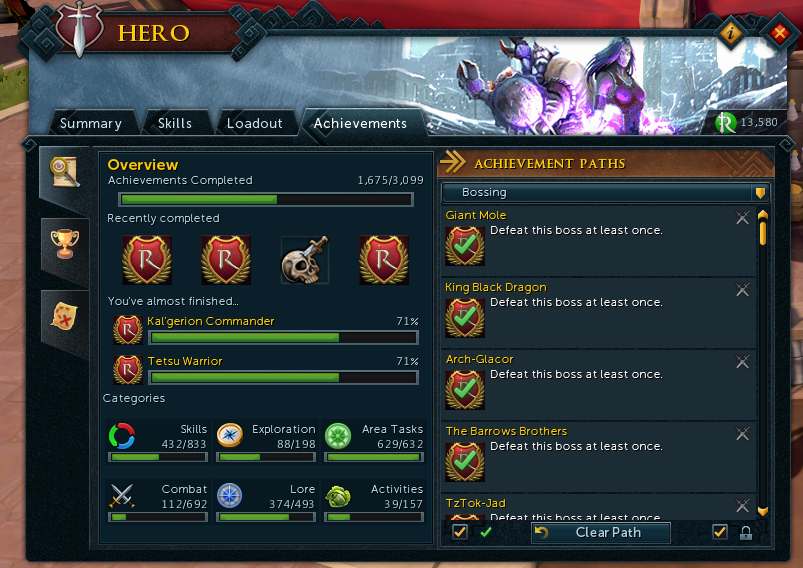Switch to the Summary tab
This screenshot has height=568, width=803.
[x=90, y=124]
